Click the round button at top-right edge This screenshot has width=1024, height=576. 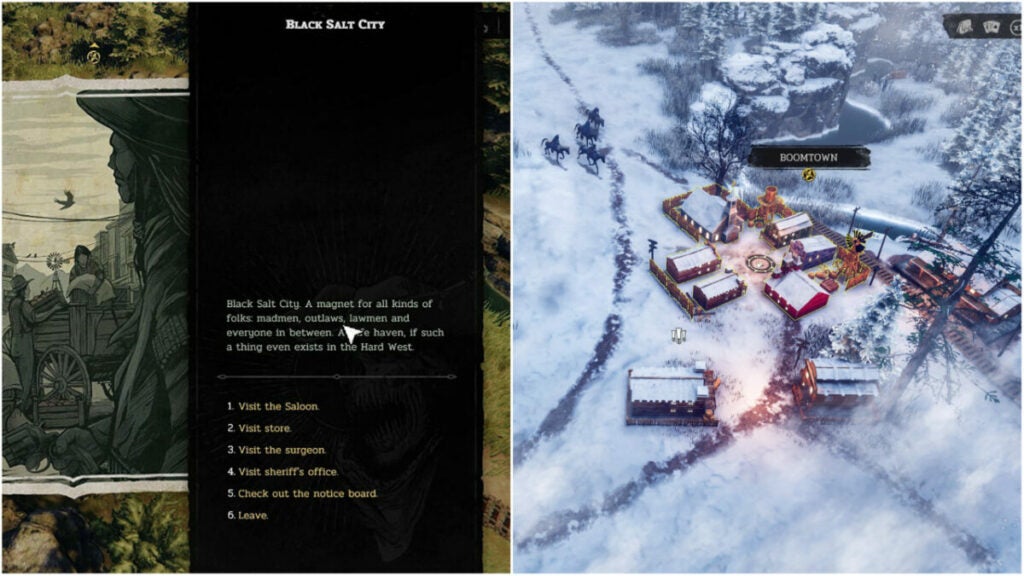[x=1016, y=27]
